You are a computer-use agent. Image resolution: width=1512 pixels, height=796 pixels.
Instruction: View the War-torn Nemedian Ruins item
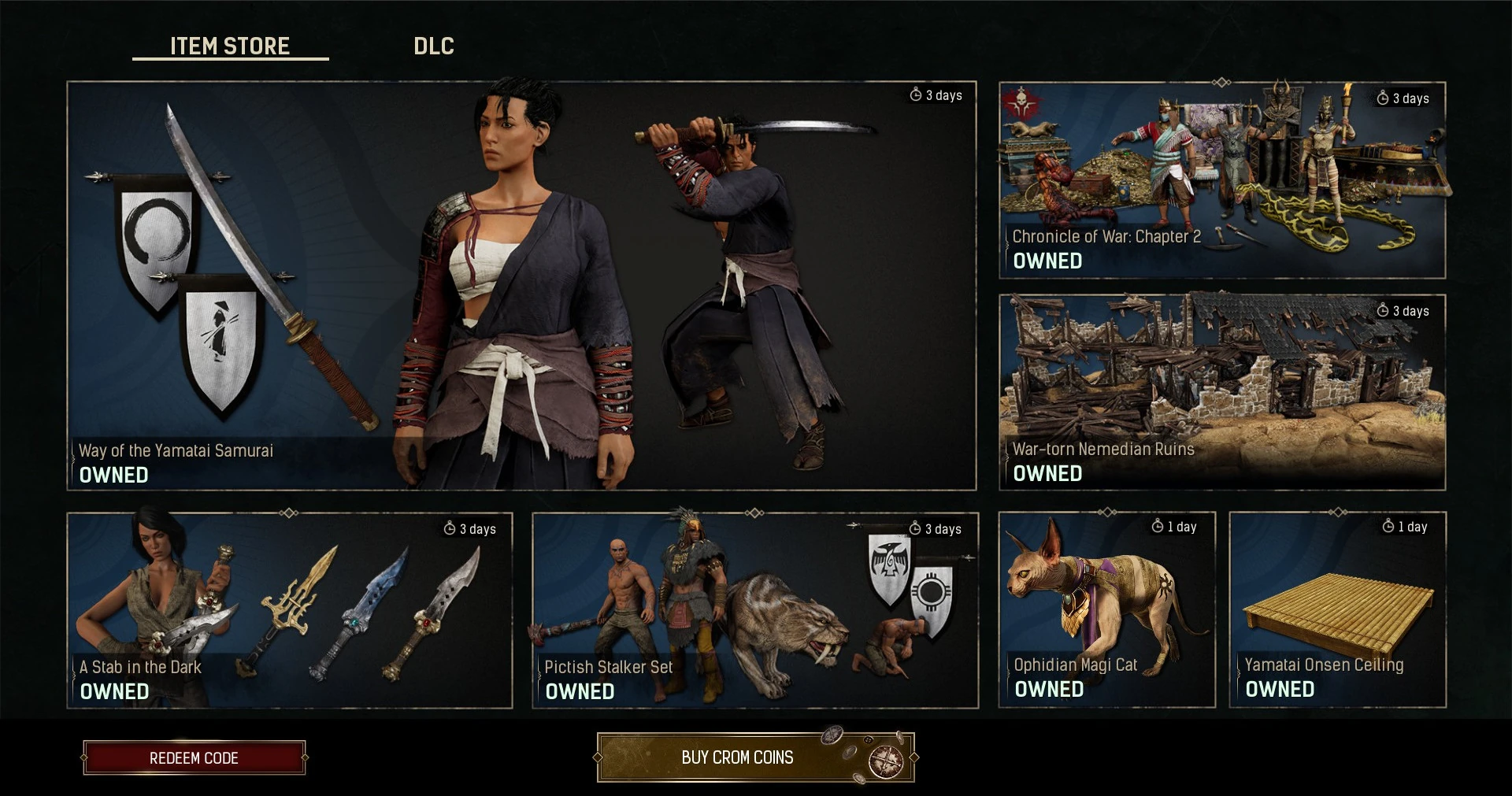[x=1221, y=392]
